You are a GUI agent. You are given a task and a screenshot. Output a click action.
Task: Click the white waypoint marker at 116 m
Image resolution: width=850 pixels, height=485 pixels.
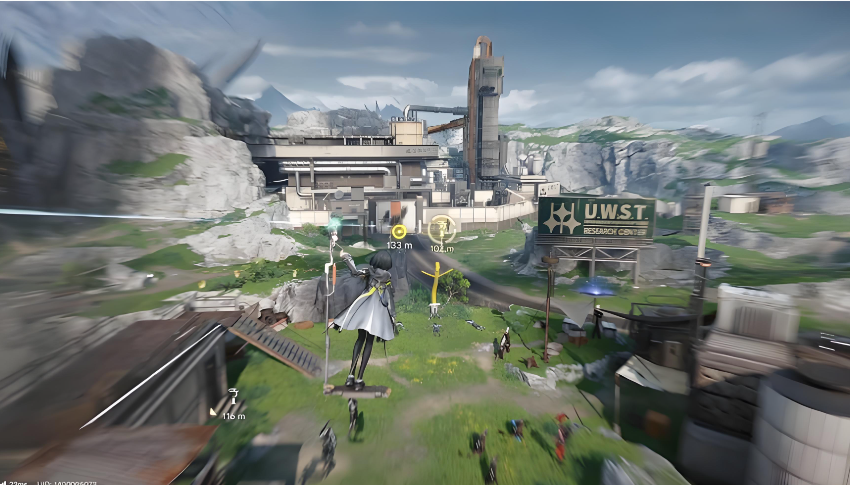233,397
